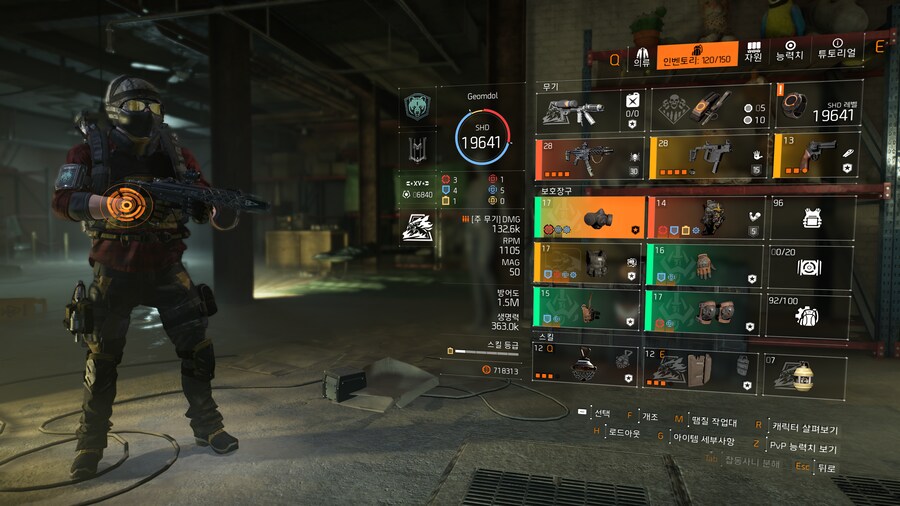Open the backpack gear slot
Screen dimensions: 900x506
click(x=704, y=217)
